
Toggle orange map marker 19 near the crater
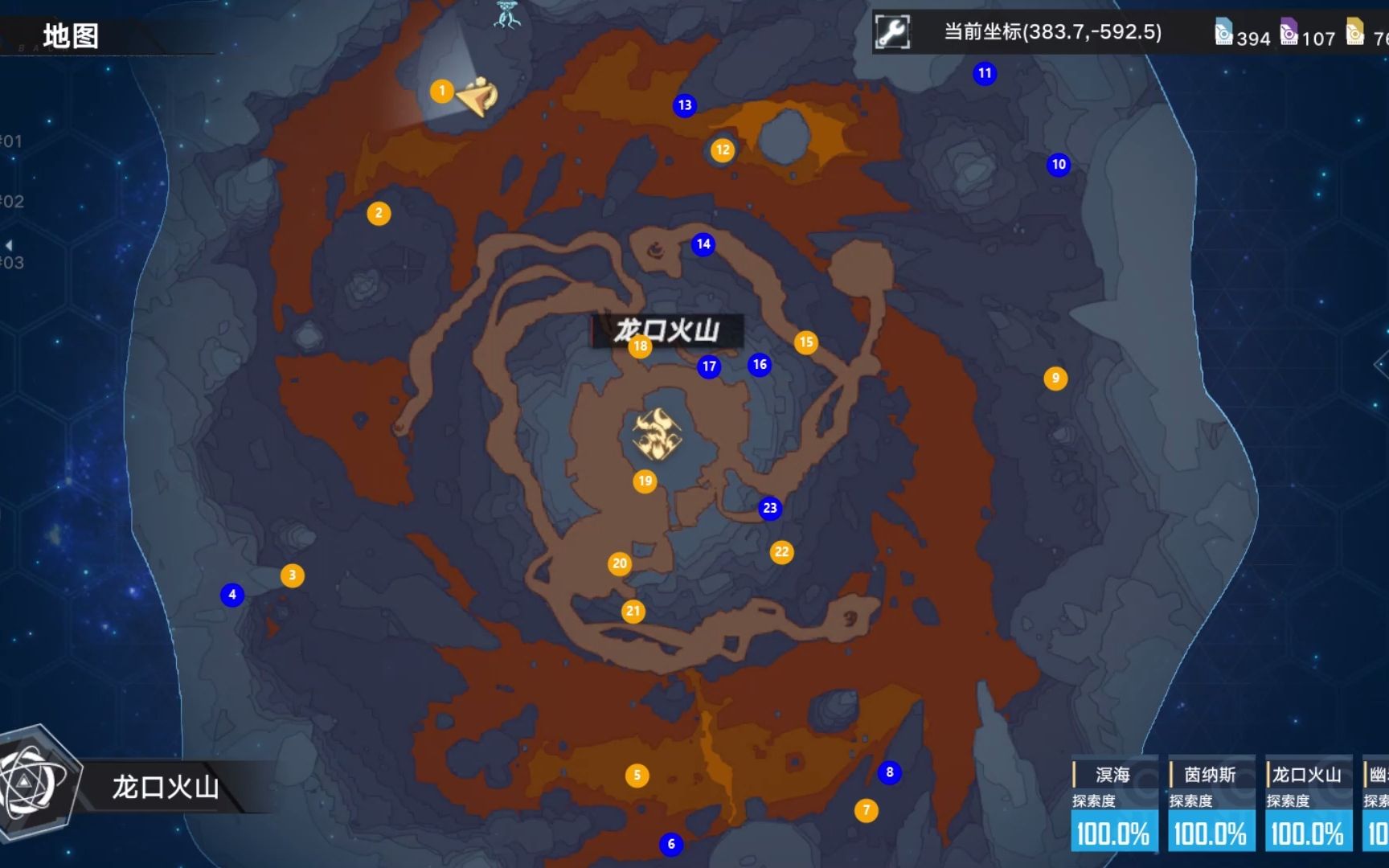click(643, 480)
